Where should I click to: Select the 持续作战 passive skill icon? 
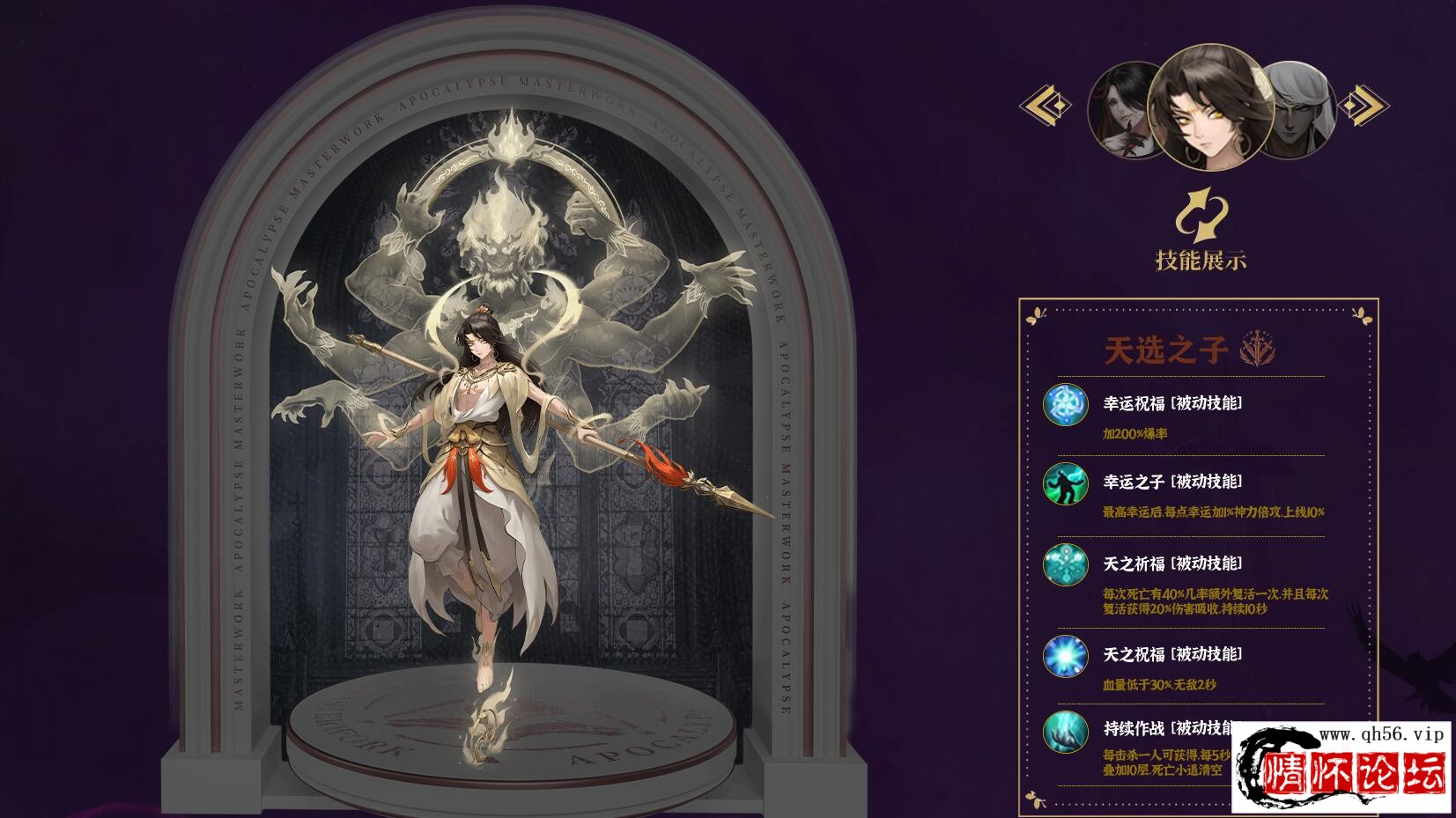point(1066,733)
